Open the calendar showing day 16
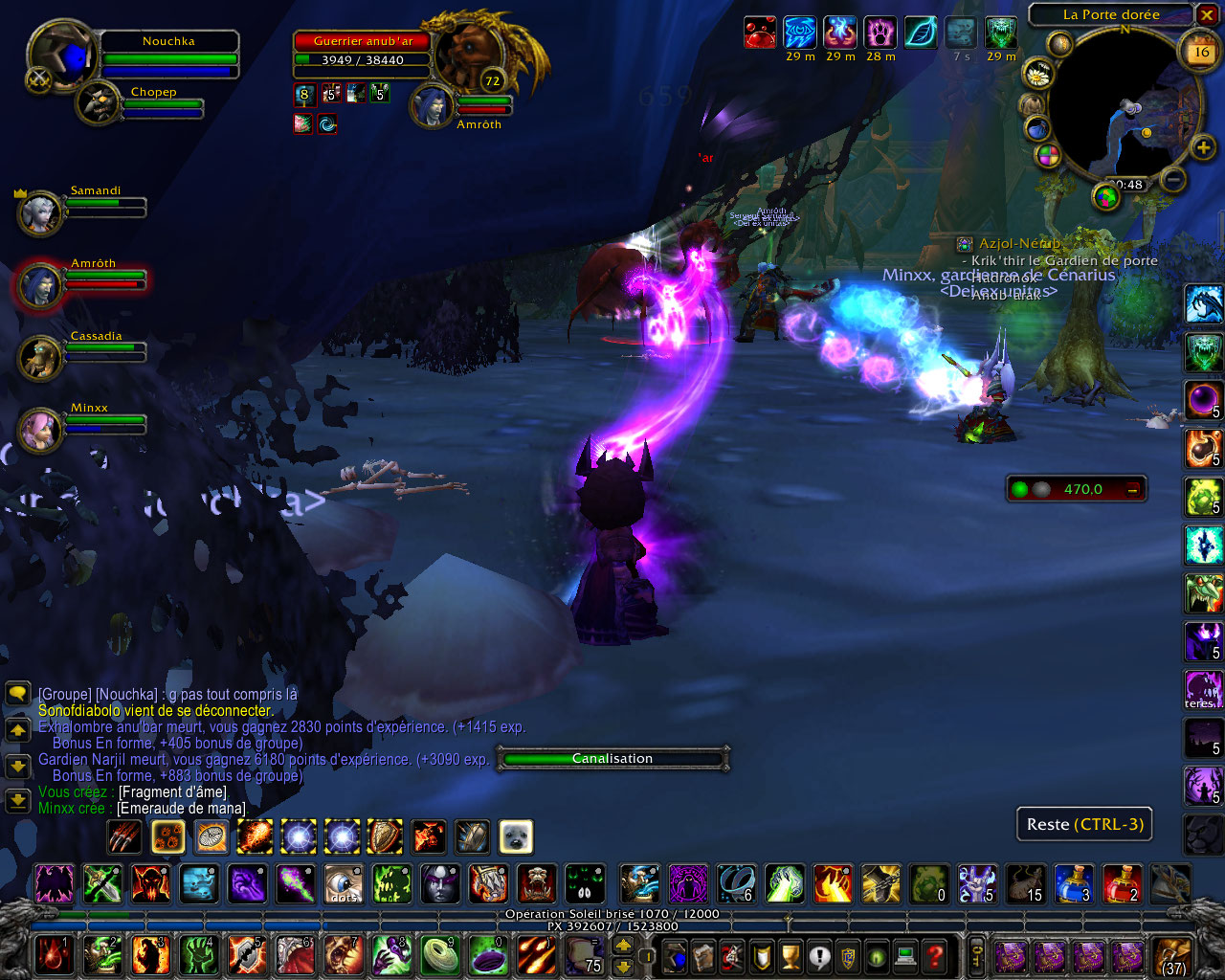 pos(1201,53)
